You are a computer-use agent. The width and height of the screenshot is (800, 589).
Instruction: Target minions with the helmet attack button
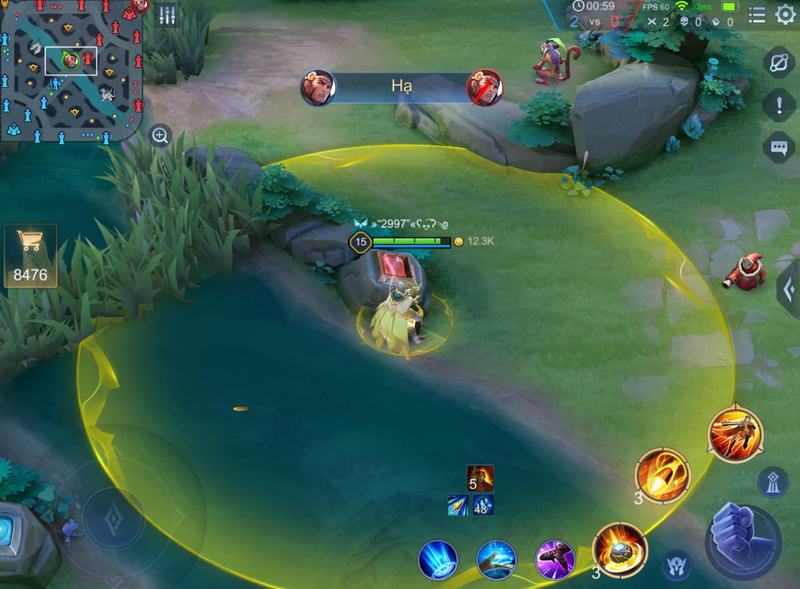(677, 565)
